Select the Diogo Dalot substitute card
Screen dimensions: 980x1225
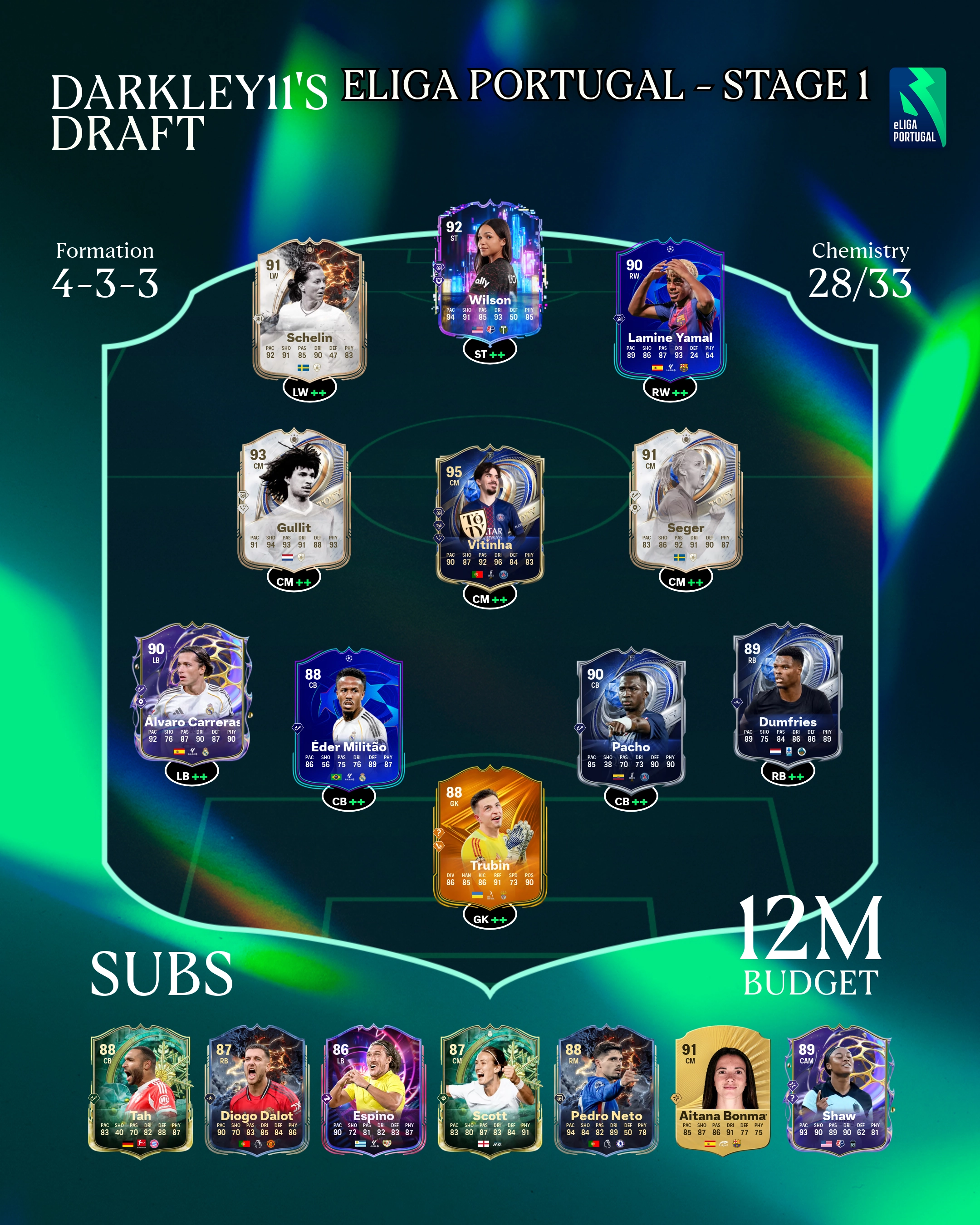pyautogui.click(x=257, y=1091)
